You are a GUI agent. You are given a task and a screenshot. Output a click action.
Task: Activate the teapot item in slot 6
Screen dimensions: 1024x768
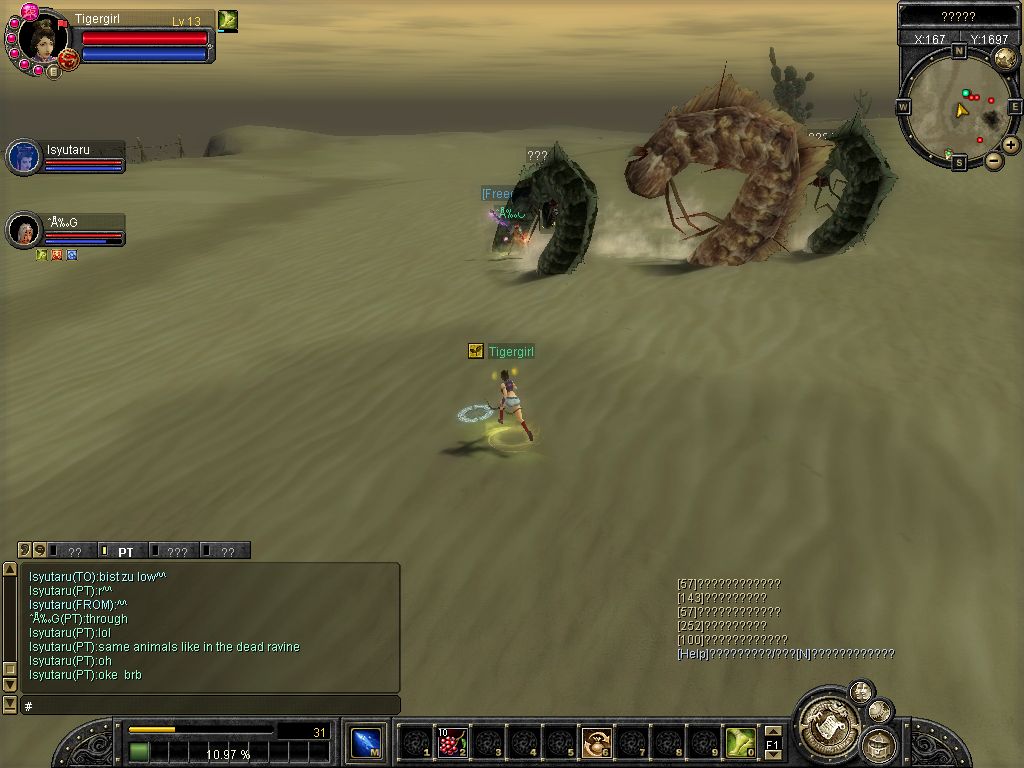pos(597,743)
